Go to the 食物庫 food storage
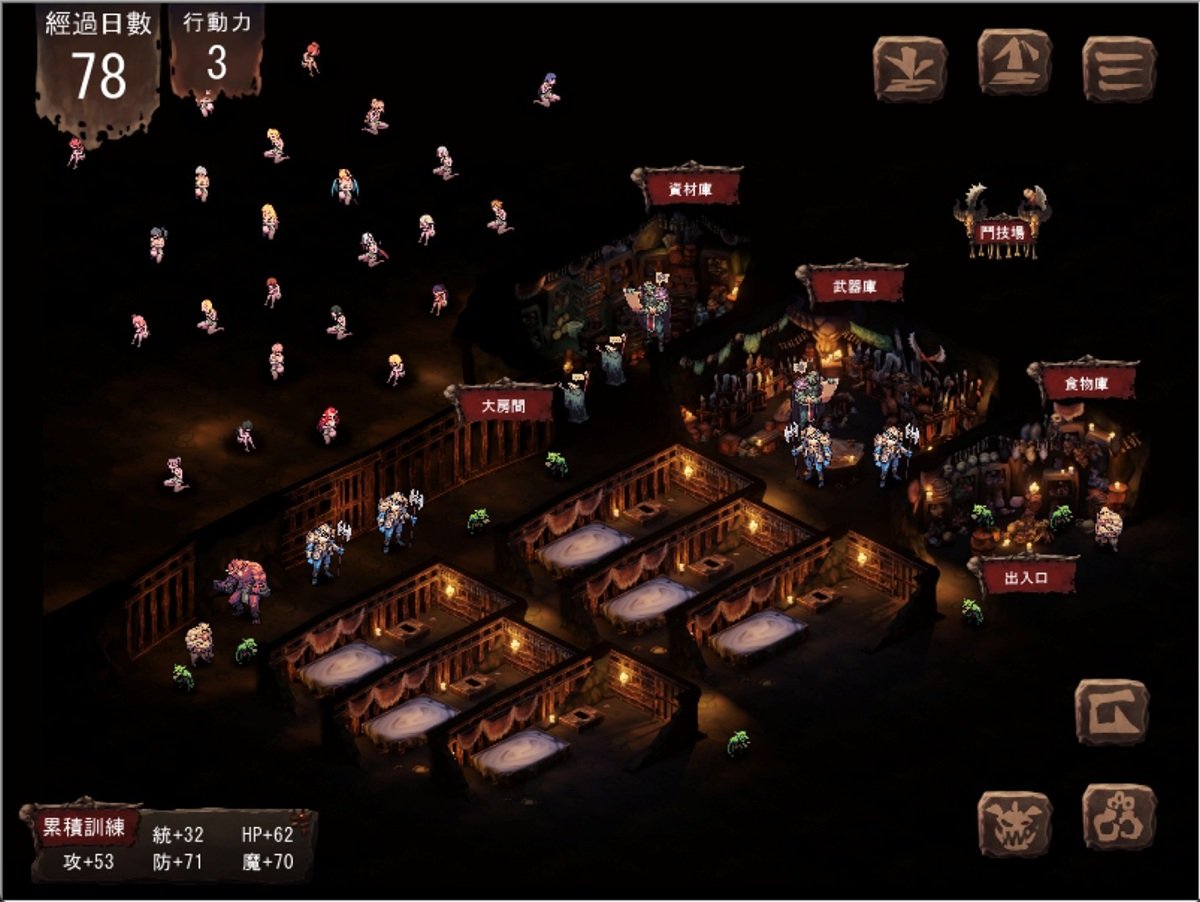Image resolution: width=1200 pixels, height=902 pixels. click(1084, 381)
